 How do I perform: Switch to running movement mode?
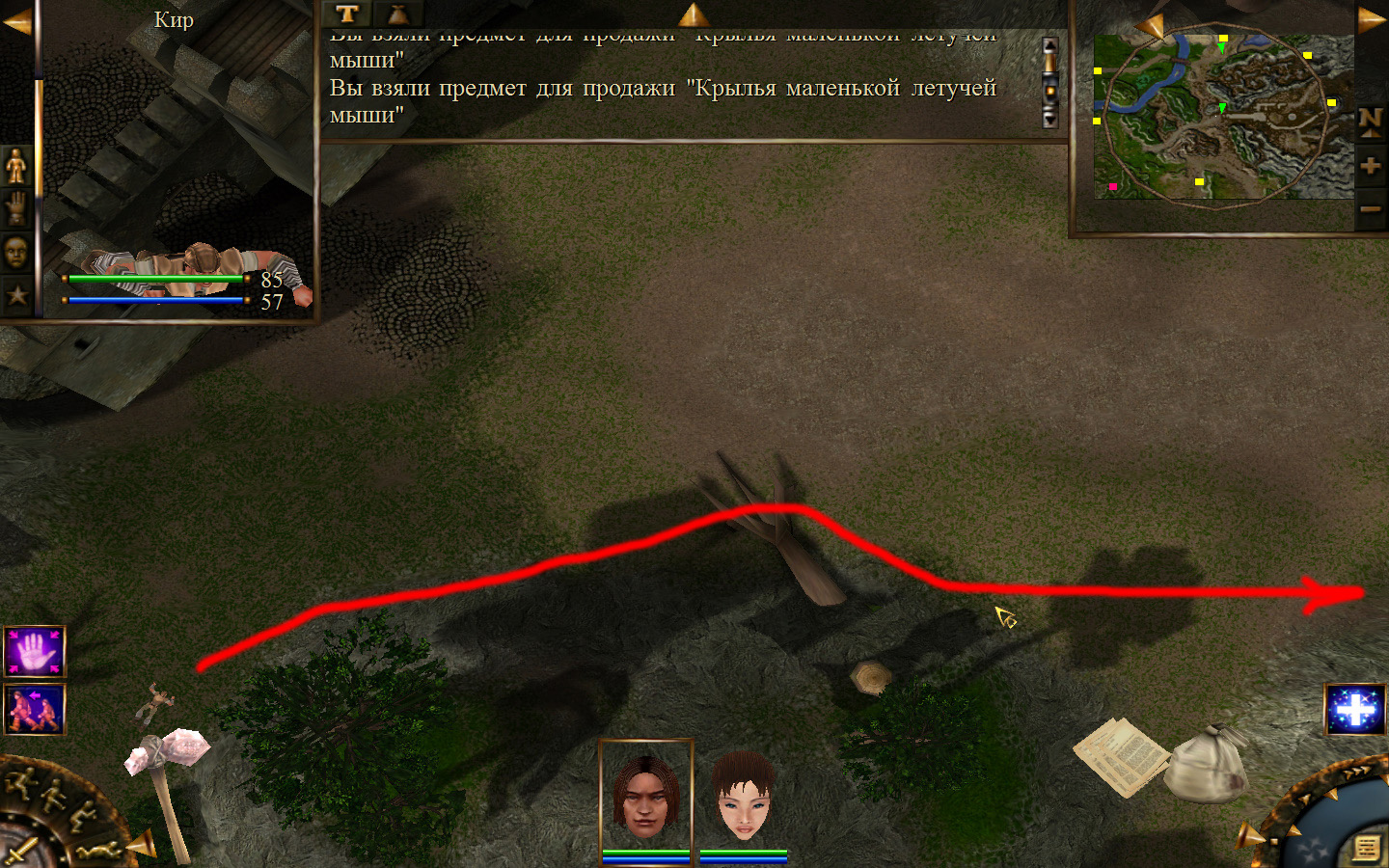pos(19,786)
